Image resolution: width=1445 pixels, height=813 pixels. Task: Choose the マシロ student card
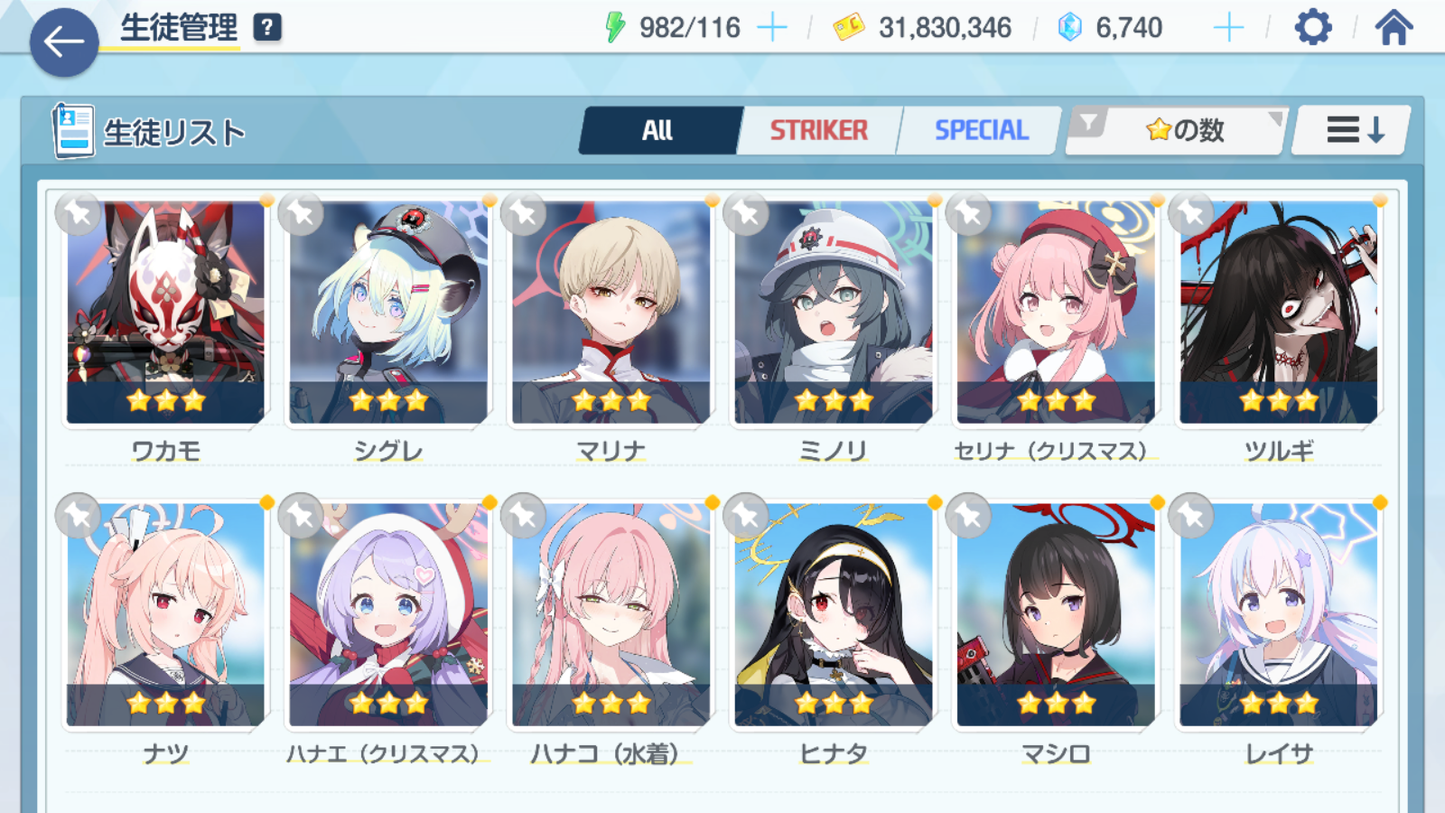tap(1056, 615)
